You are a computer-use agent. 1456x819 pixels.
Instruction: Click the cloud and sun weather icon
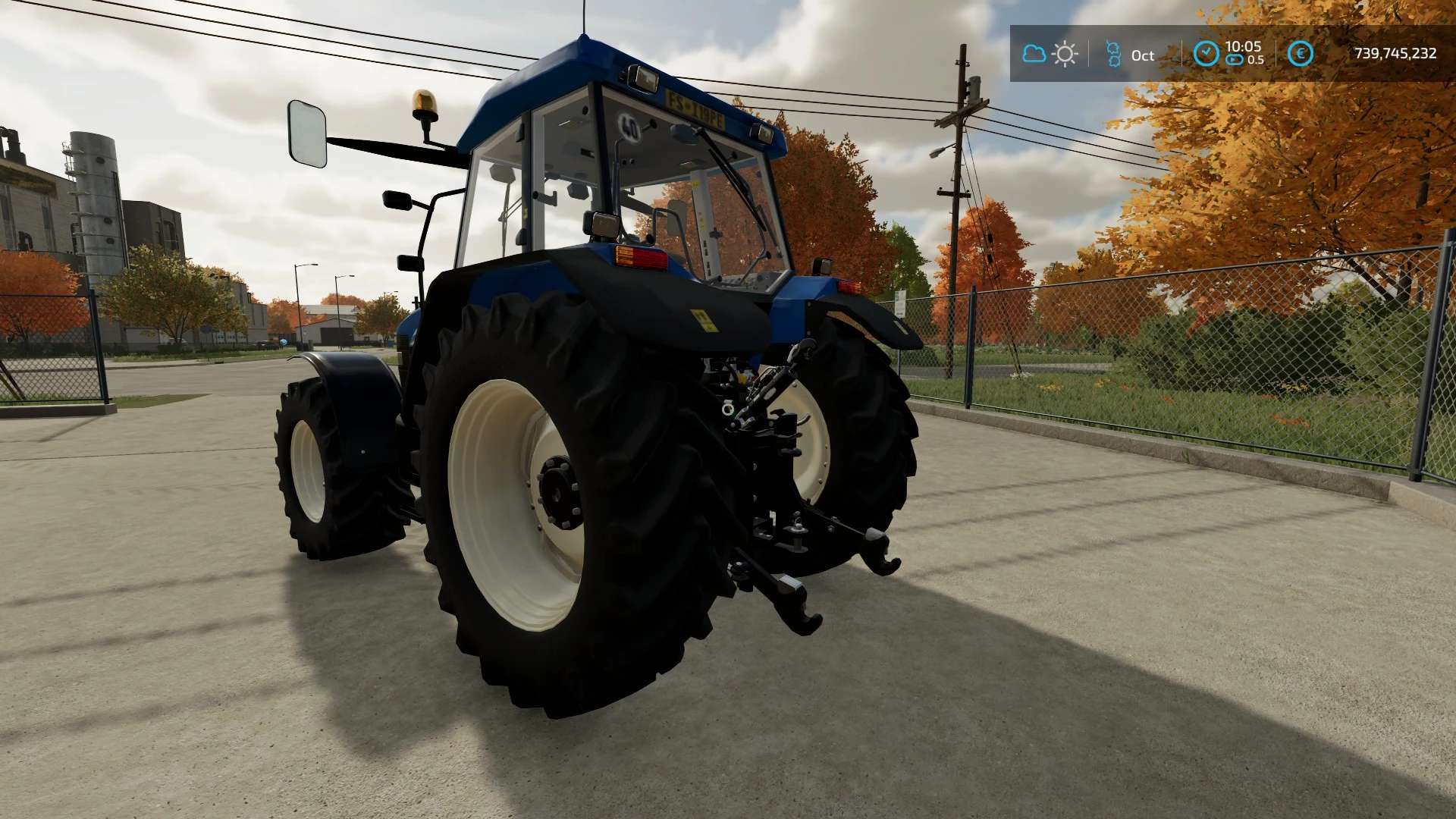(1050, 54)
